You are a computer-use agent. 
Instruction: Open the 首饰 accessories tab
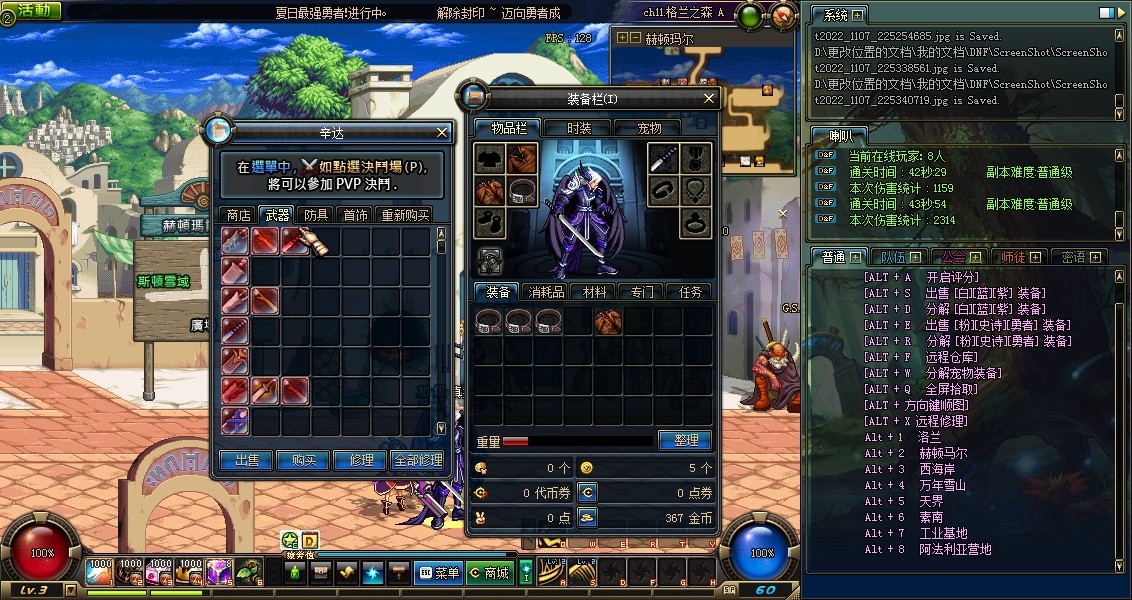click(355, 215)
